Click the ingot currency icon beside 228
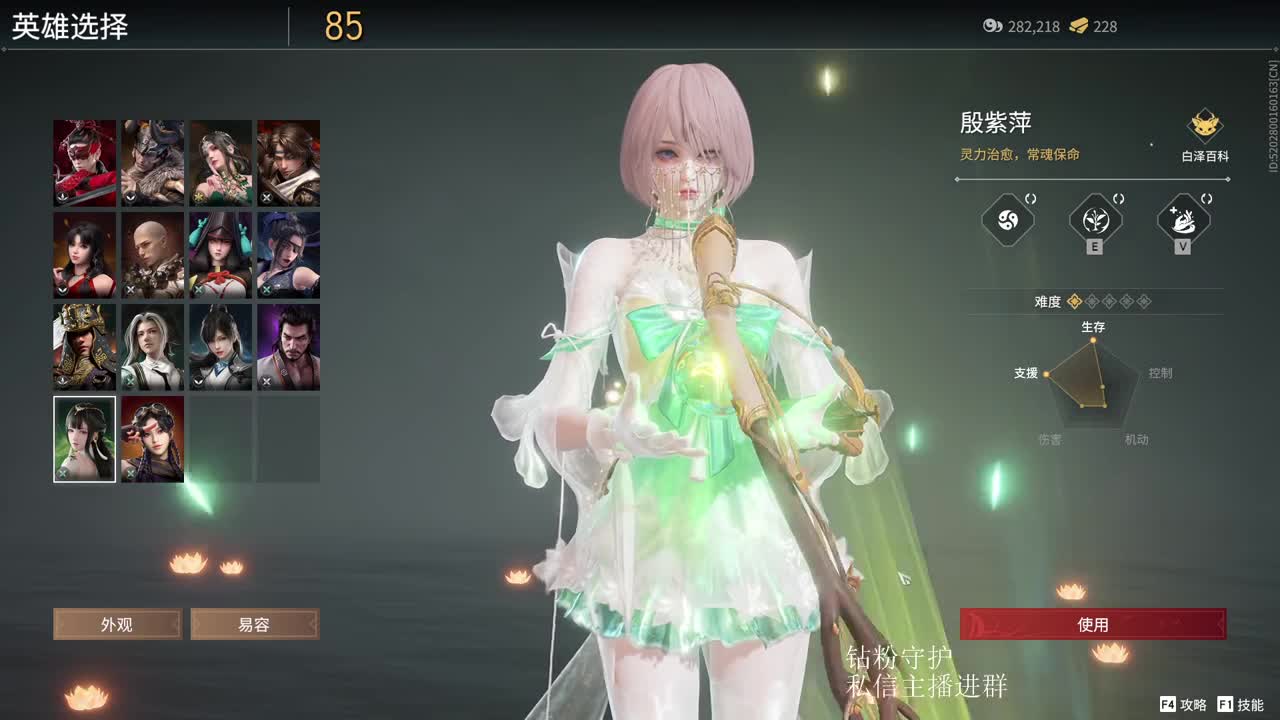The image size is (1280, 720). (1076, 27)
